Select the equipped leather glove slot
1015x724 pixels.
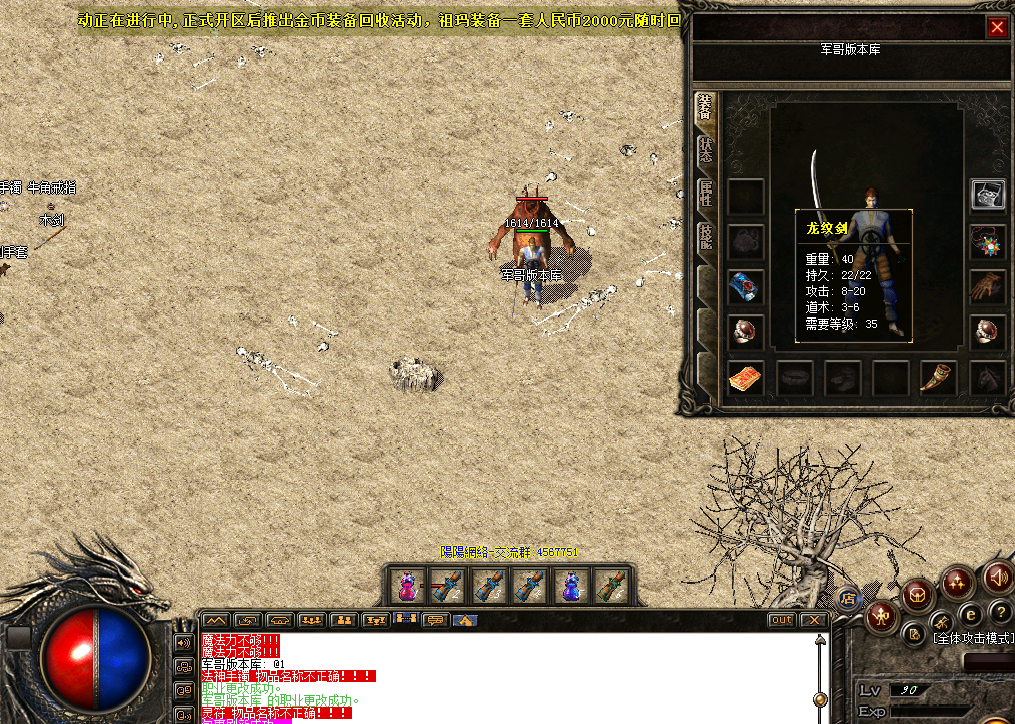coord(988,286)
